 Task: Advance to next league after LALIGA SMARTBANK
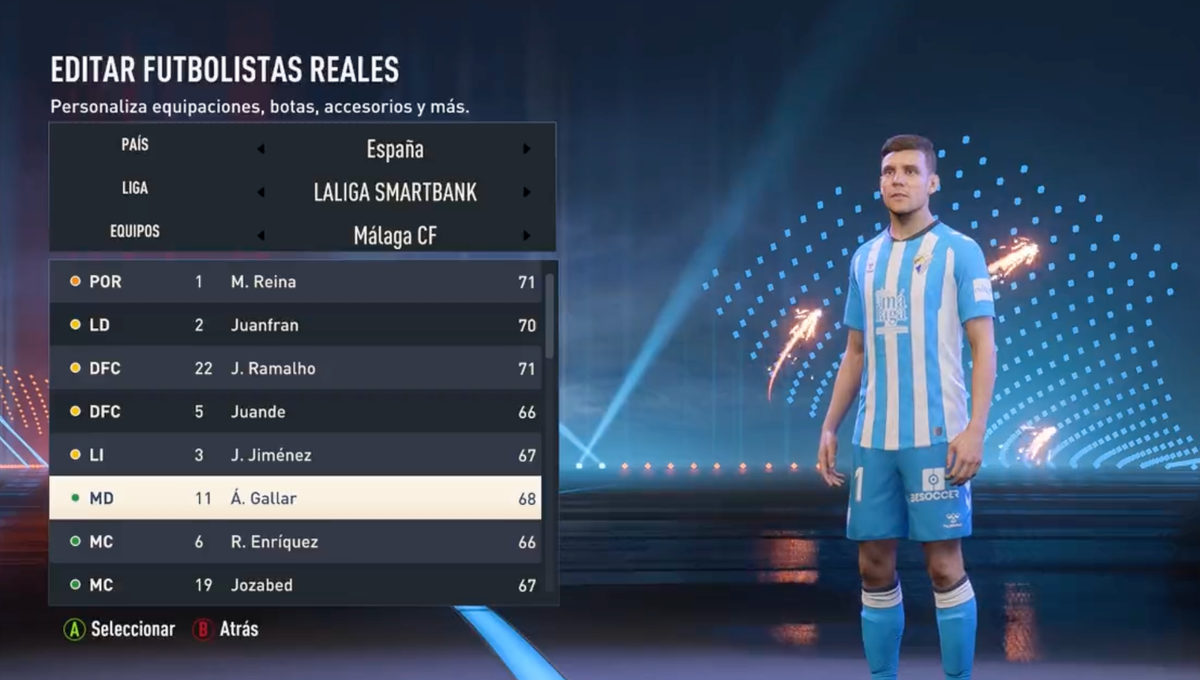(x=526, y=193)
